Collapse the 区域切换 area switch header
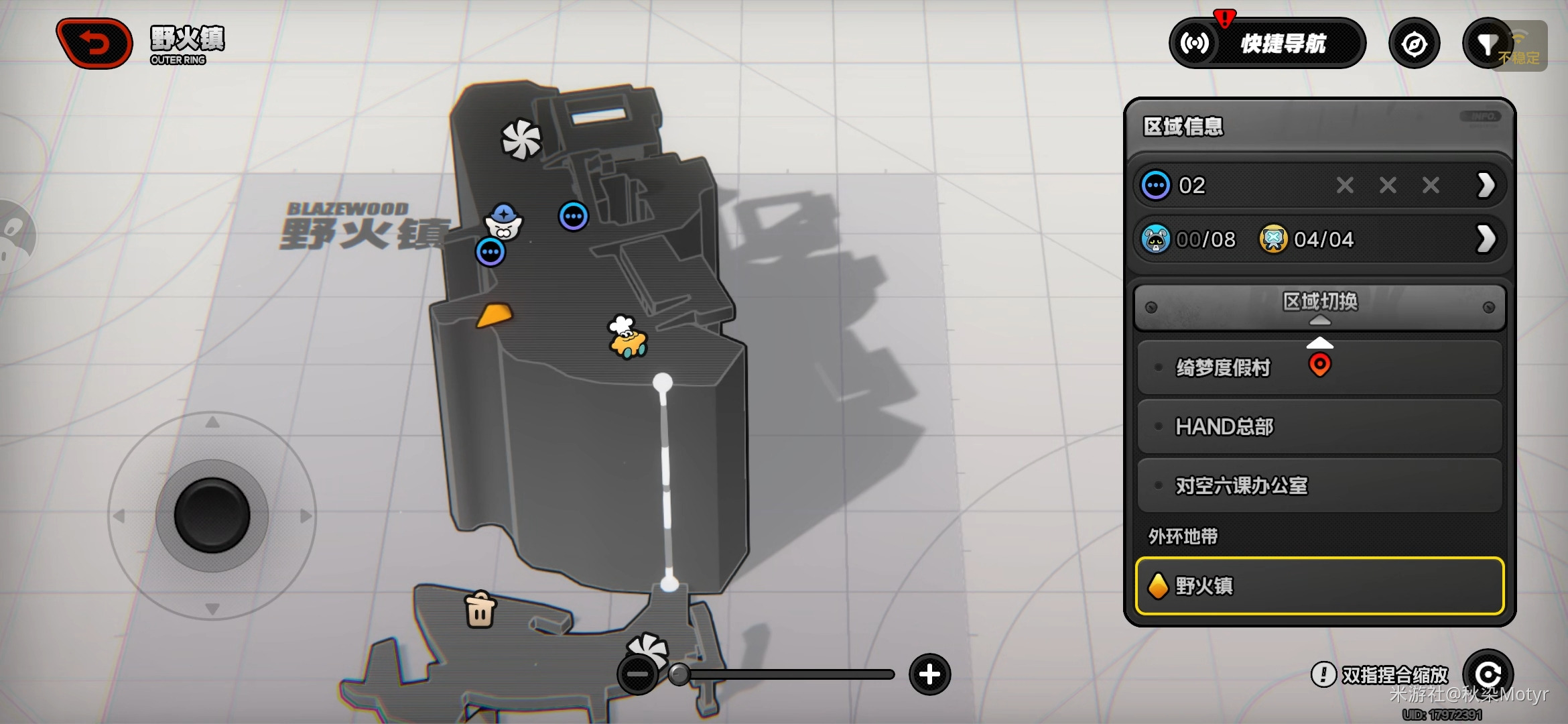The image size is (1568, 724). coord(1319,306)
